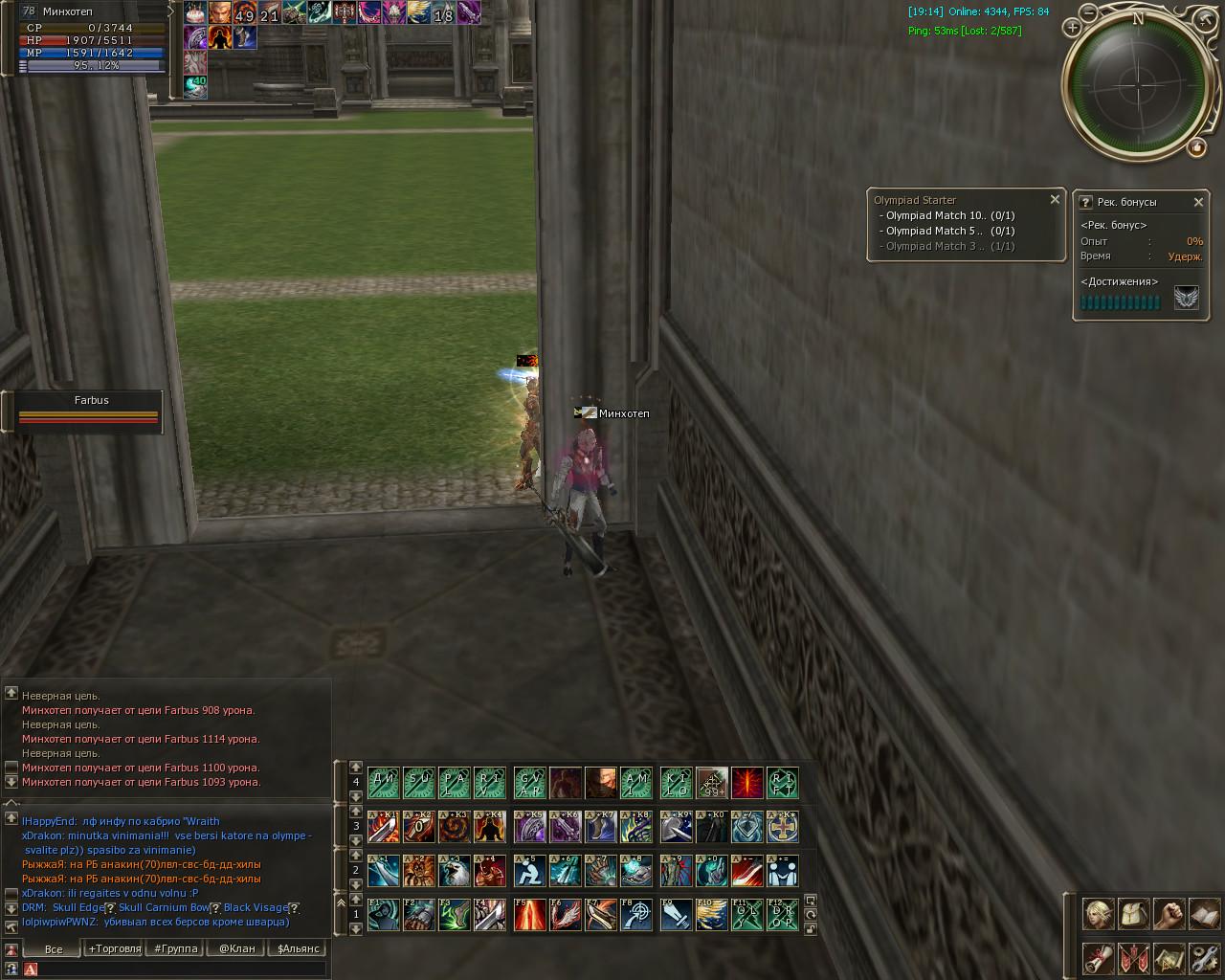Open the inventory backpack icon
The height and width of the screenshot is (980, 1225).
point(1133,914)
